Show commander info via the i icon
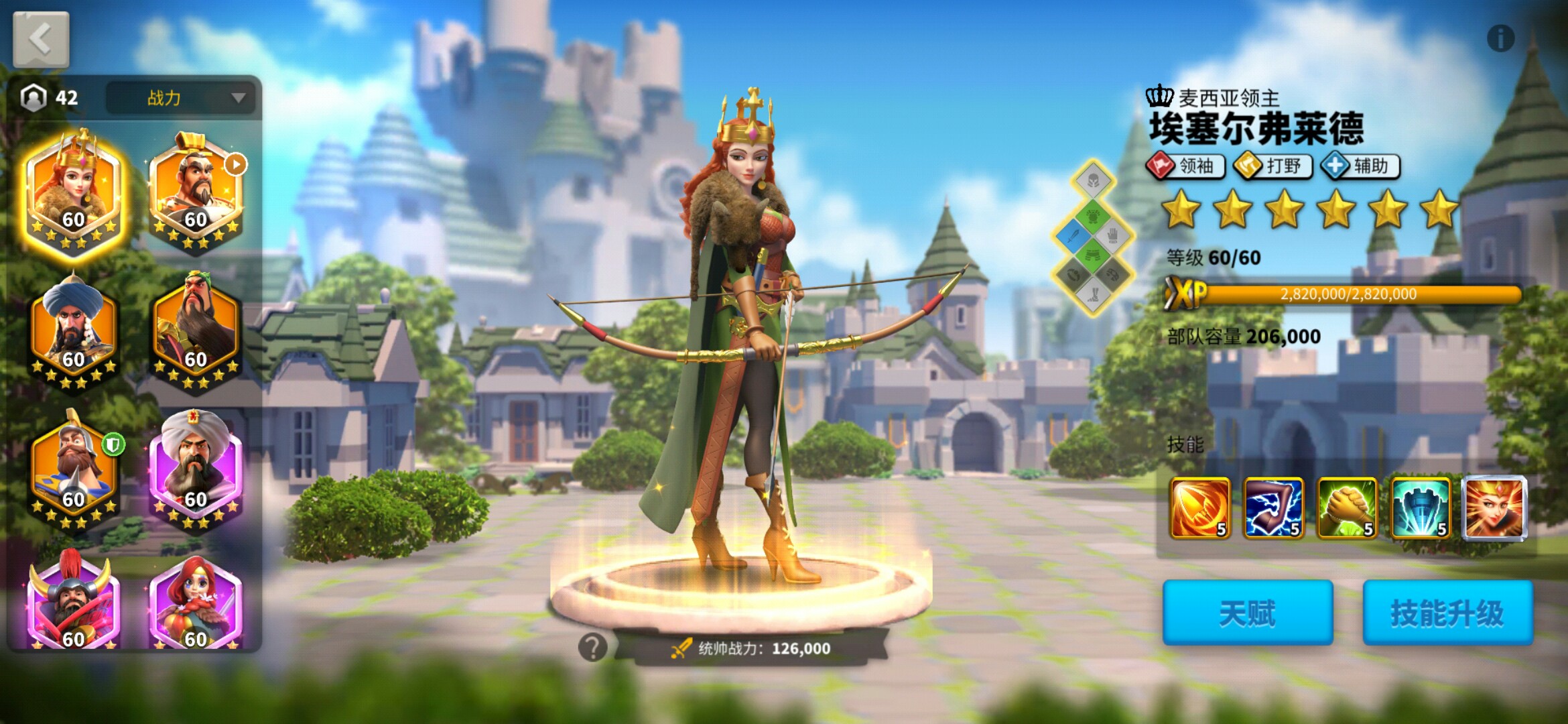Image resolution: width=1568 pixels, height=724 pixels. click(1500, 38)
